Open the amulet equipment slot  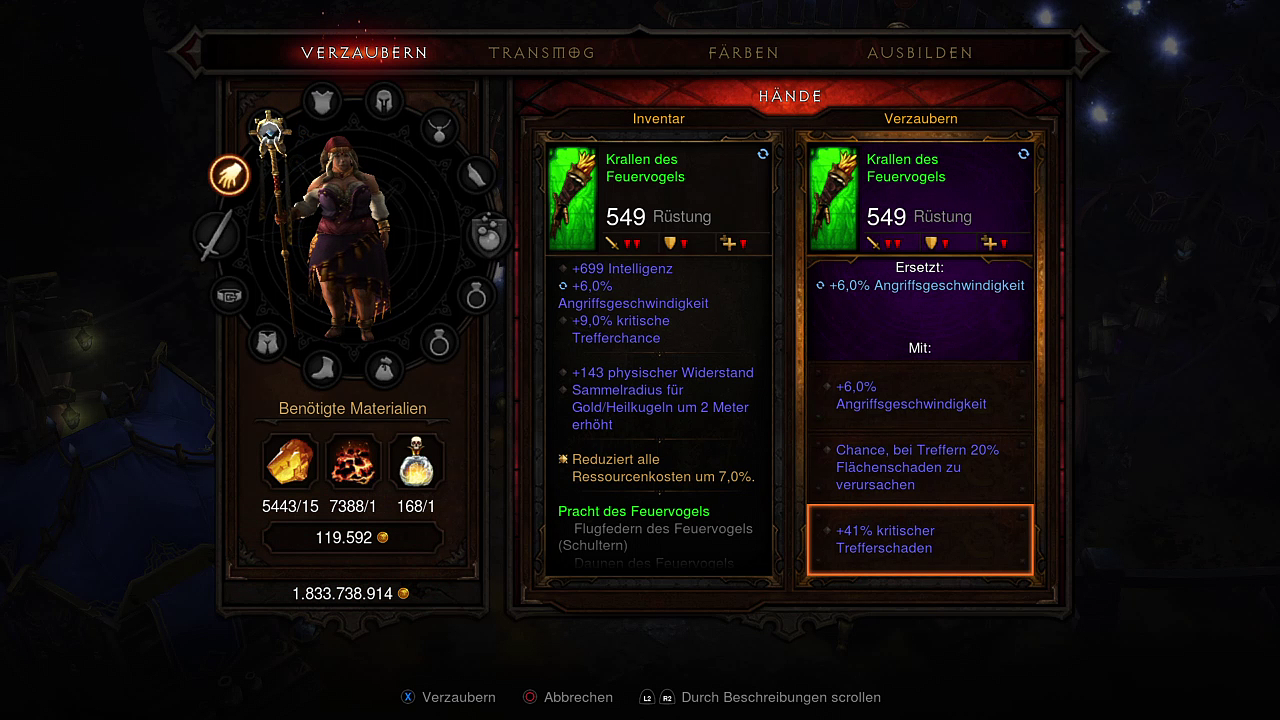pos(439,127)
